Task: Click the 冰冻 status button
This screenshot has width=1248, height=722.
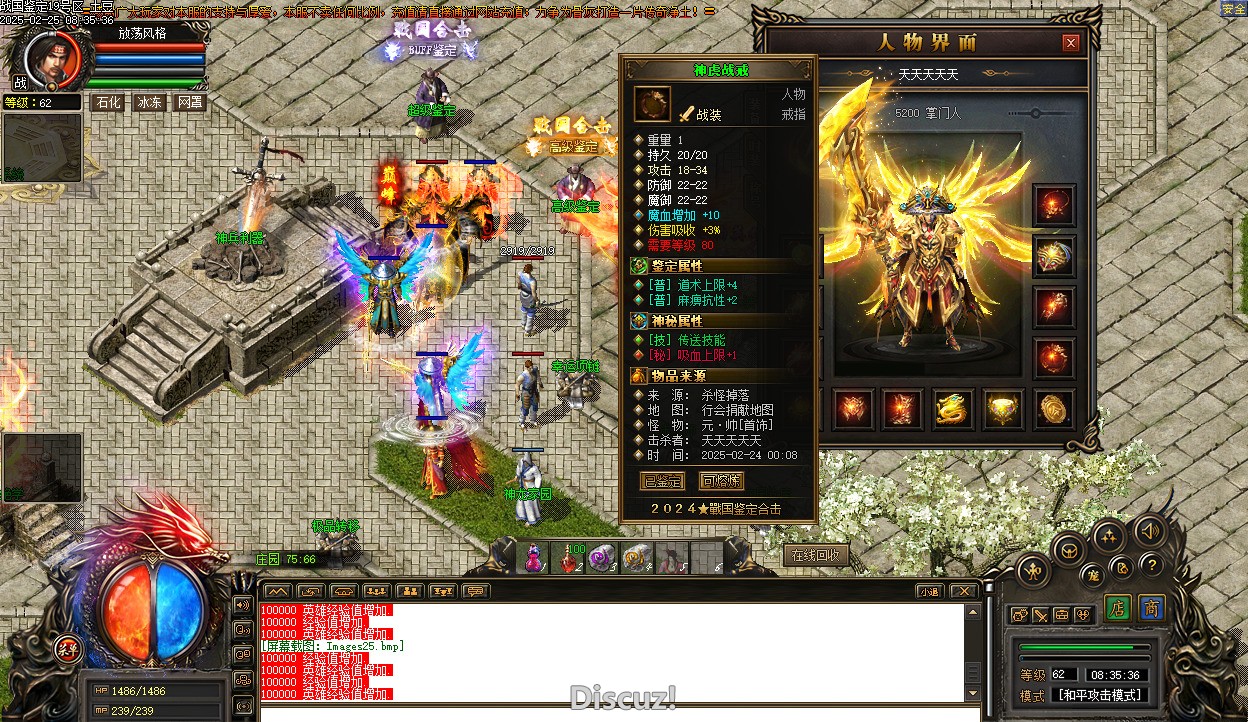Action: pos(149,102)
